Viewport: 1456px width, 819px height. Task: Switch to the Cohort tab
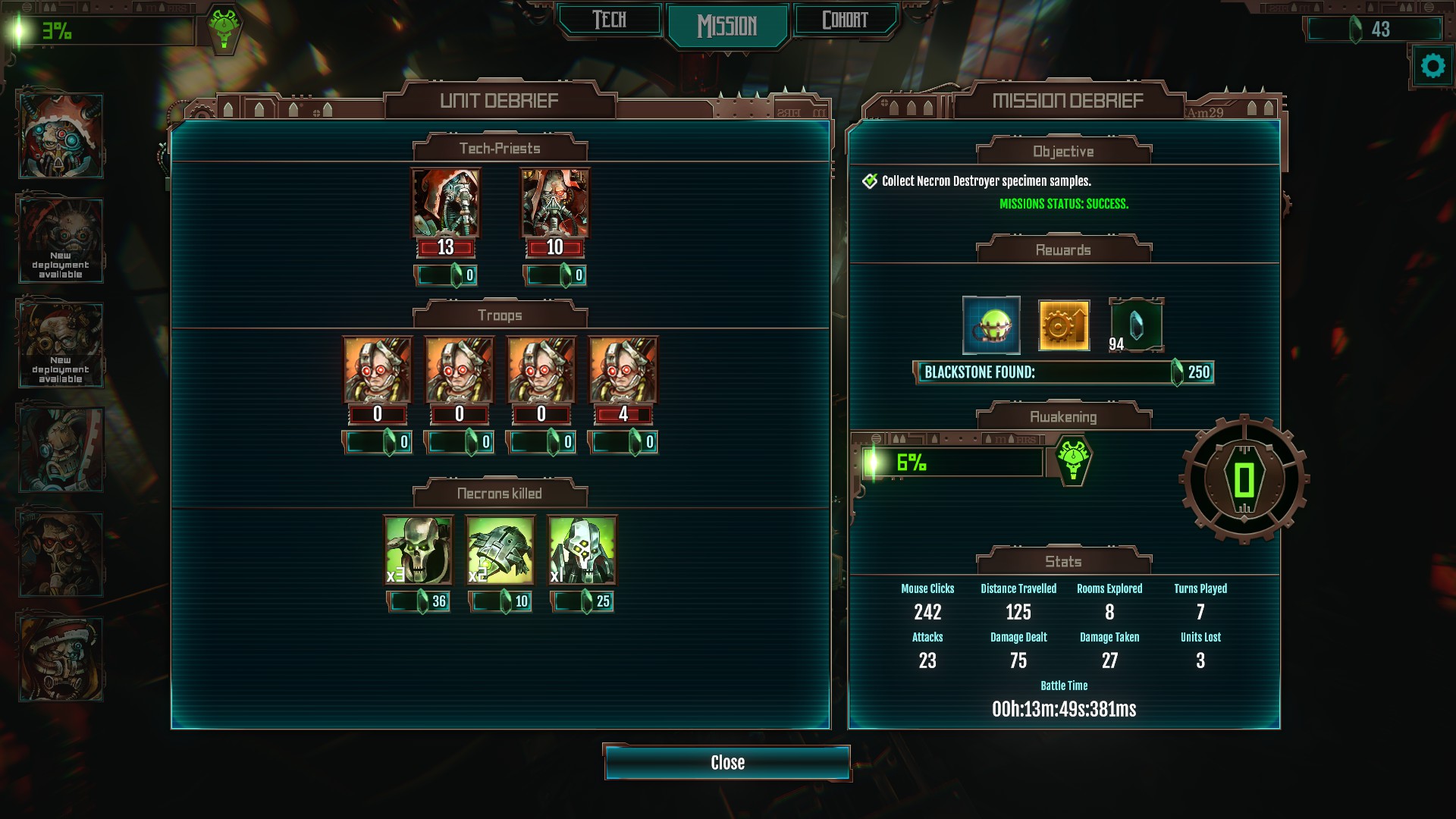[x=845, y=20]
